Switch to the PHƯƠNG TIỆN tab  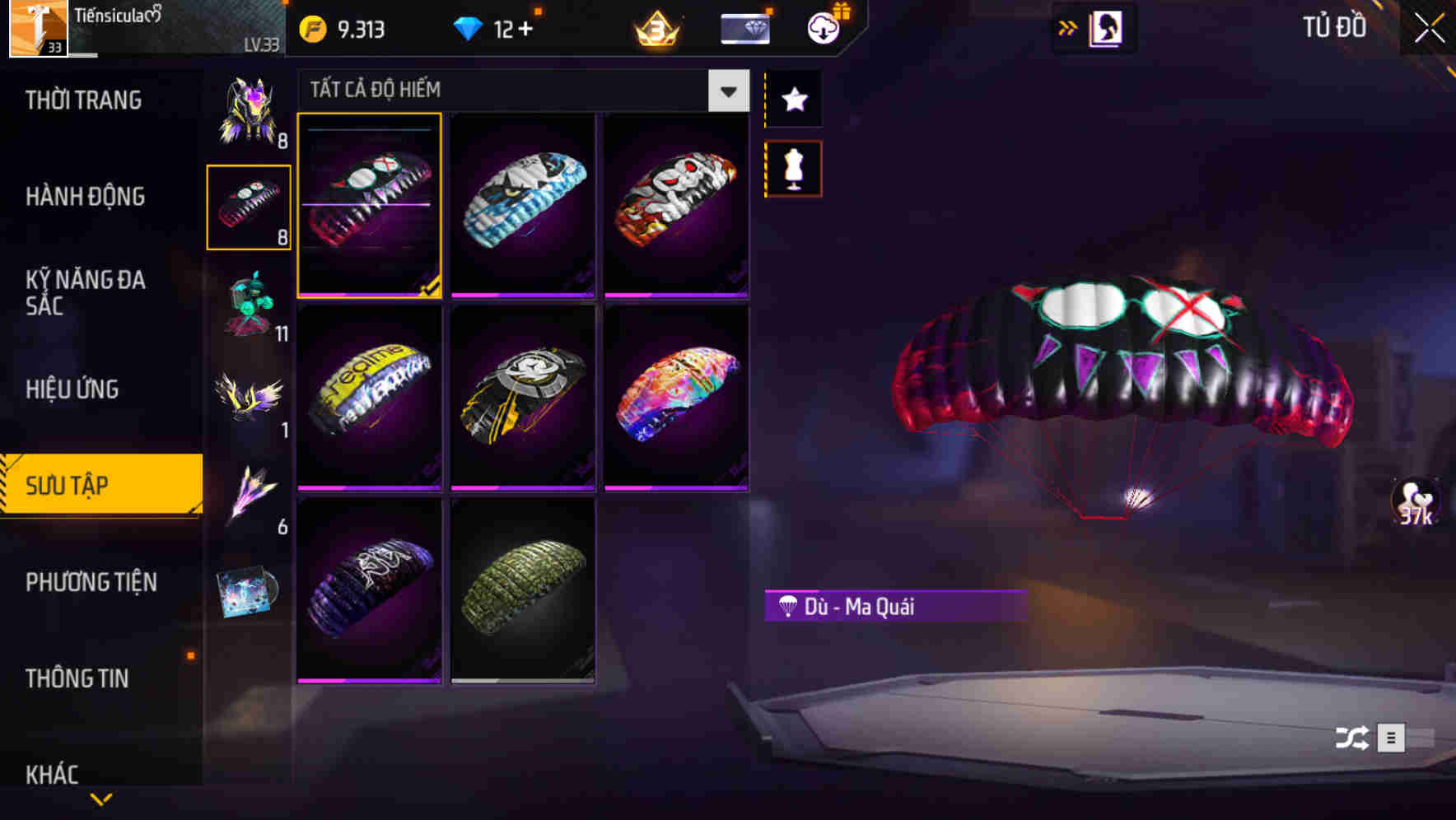(x=91, y=582)
